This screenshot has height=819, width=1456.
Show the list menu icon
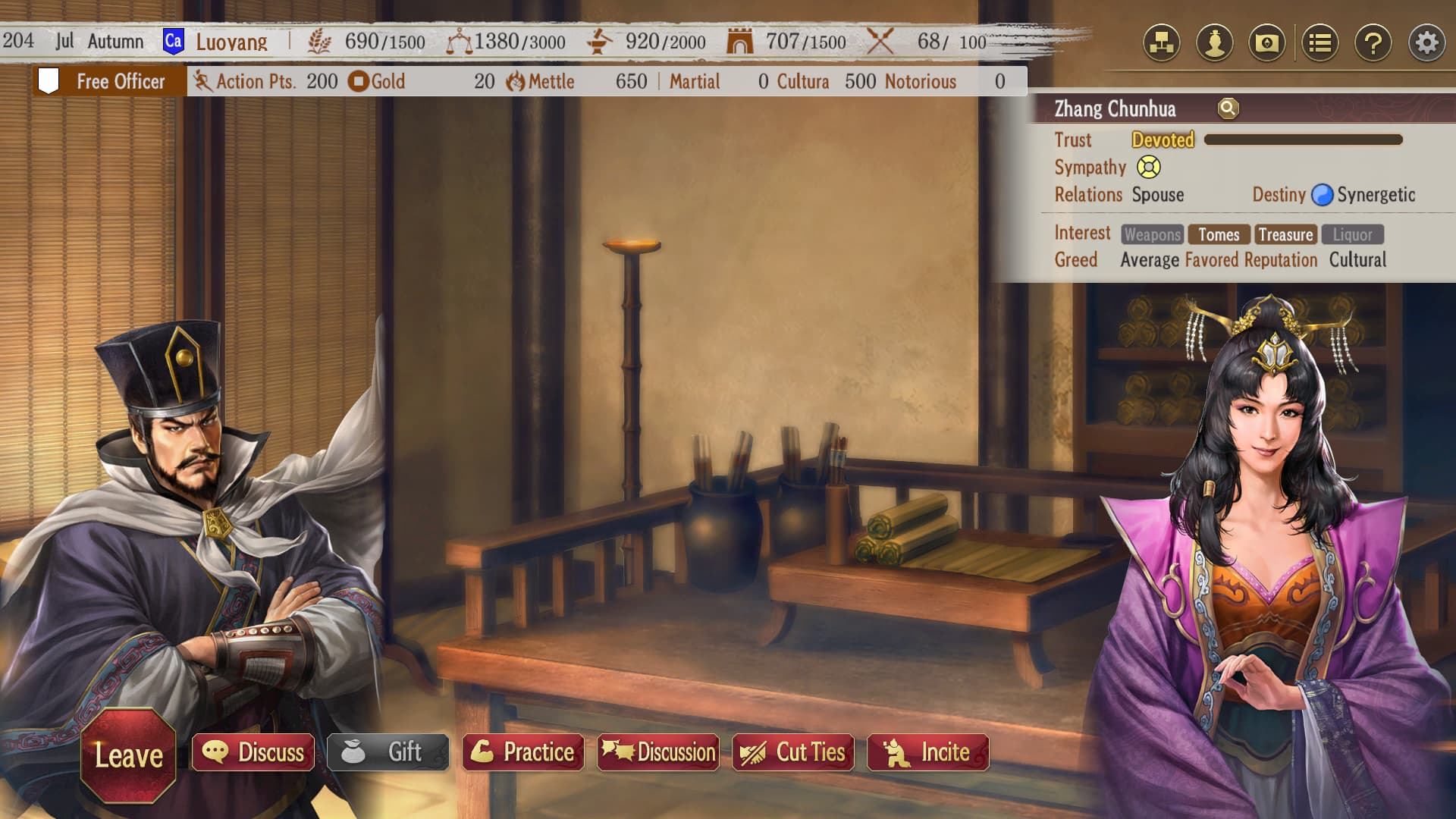tap(1320, 42)
